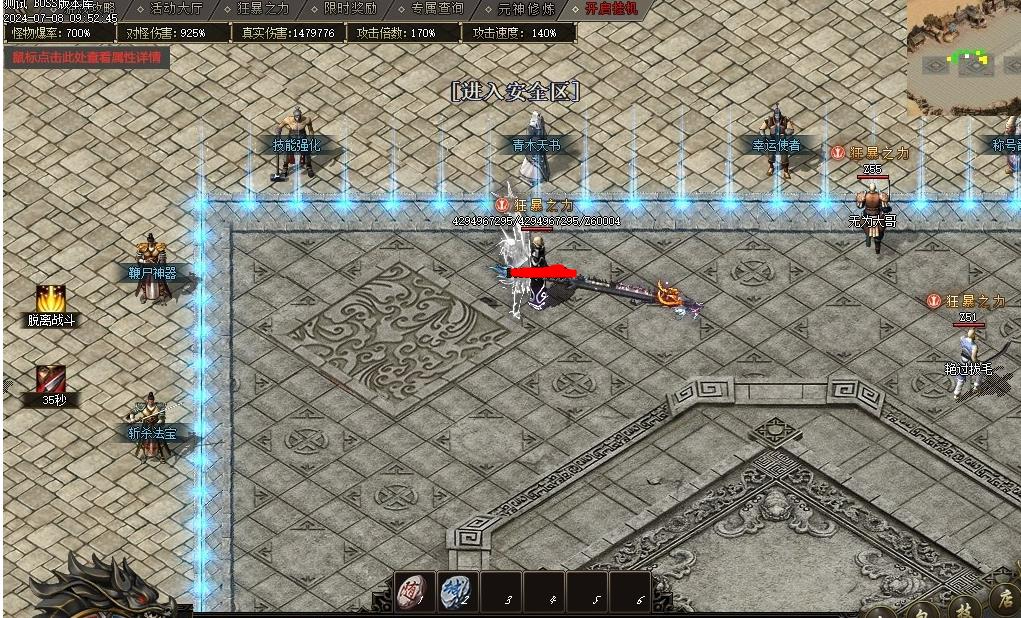The image size is (1021, 618).
Task: Open the 限时奖励 tab
Action: pyautogui.click(x=350, y=9)
